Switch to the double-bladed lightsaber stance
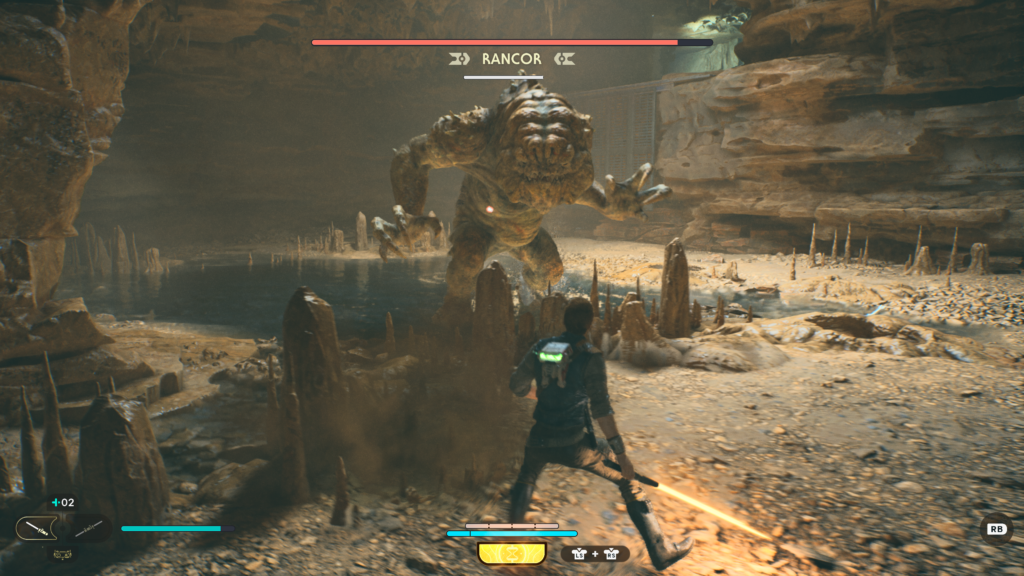This screenshot has height=576, width=1024. [x=88, y=528]
